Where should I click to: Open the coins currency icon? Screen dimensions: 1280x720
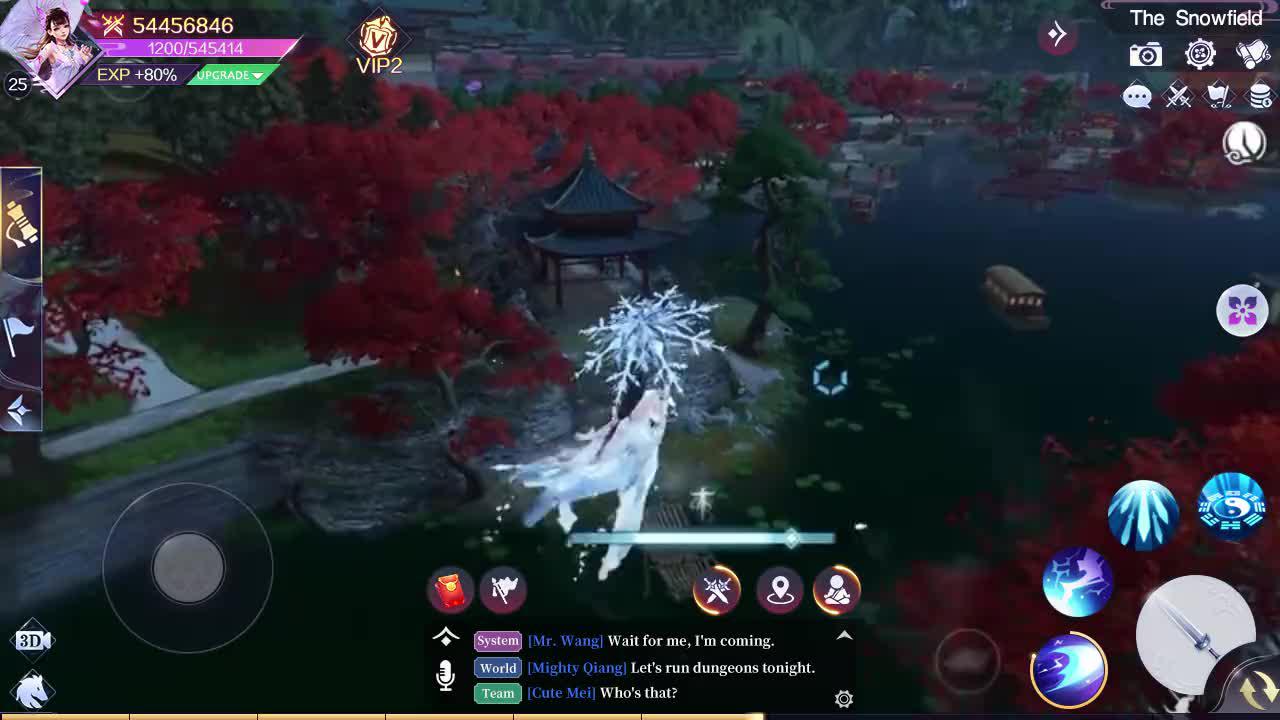pyautogui.click(x=1258, y=97)
